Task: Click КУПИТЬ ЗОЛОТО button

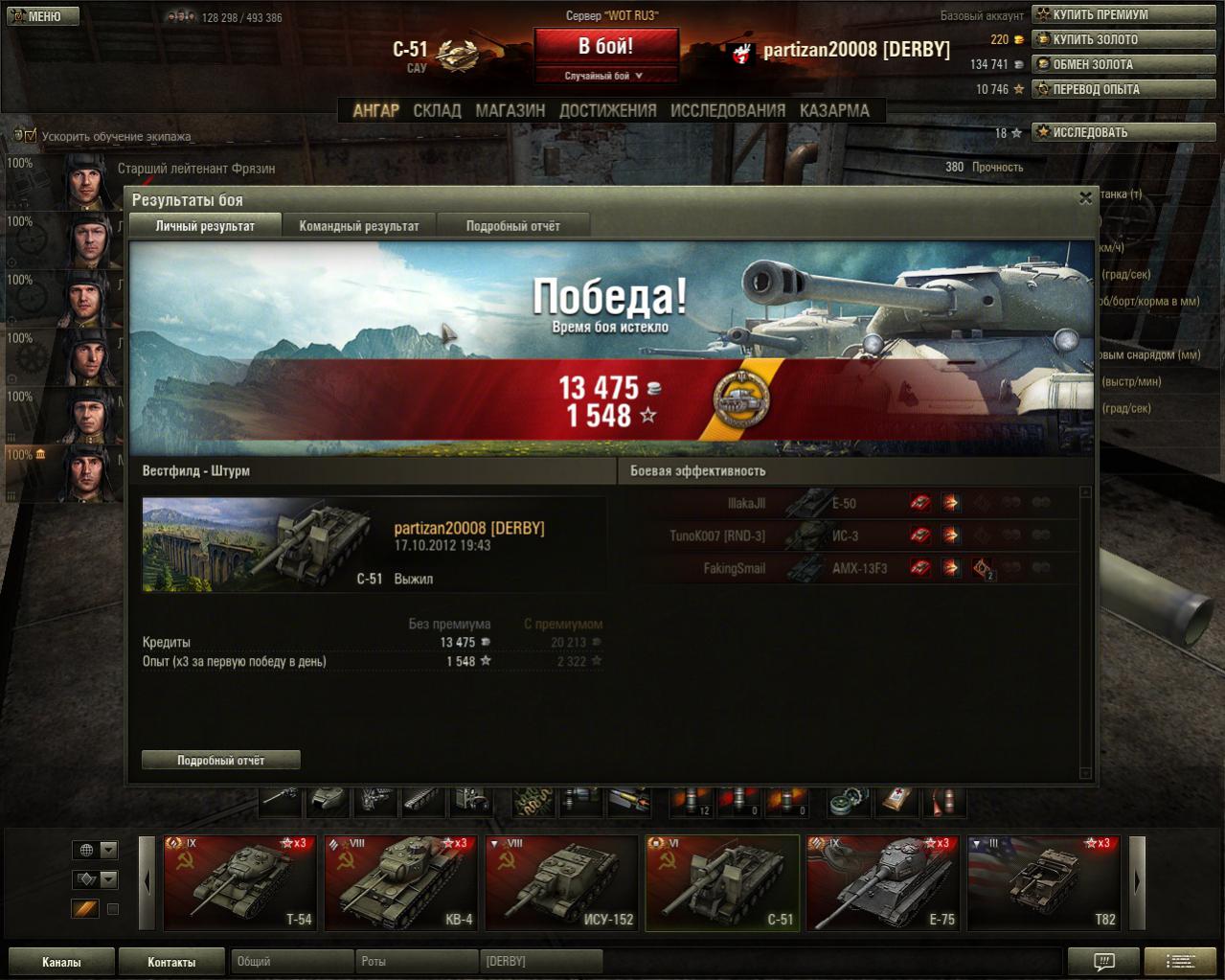Action: [x=1123, y=39]
